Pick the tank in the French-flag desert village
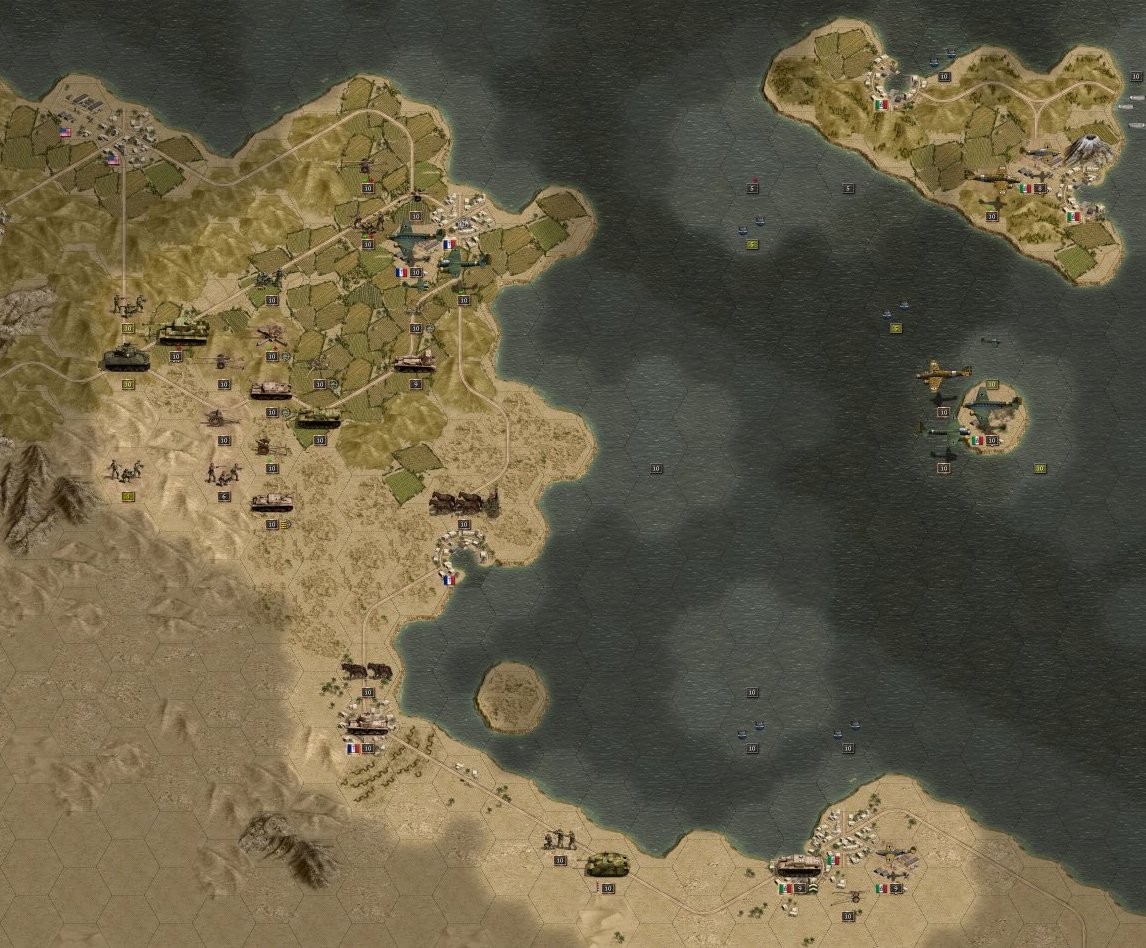Image resolution: width=1146 pixels, height=948 pixels. [367, 719]
